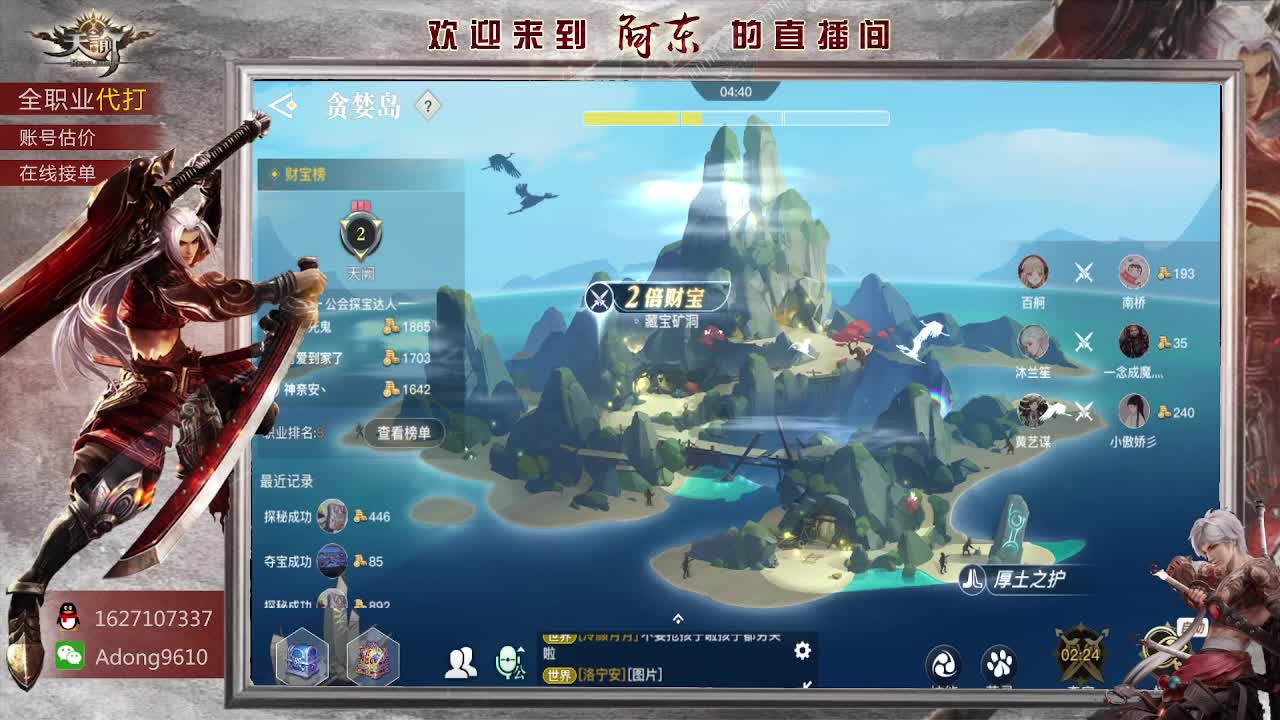Open the blue treasure chest icon
1280x720 pixels.
300,656
